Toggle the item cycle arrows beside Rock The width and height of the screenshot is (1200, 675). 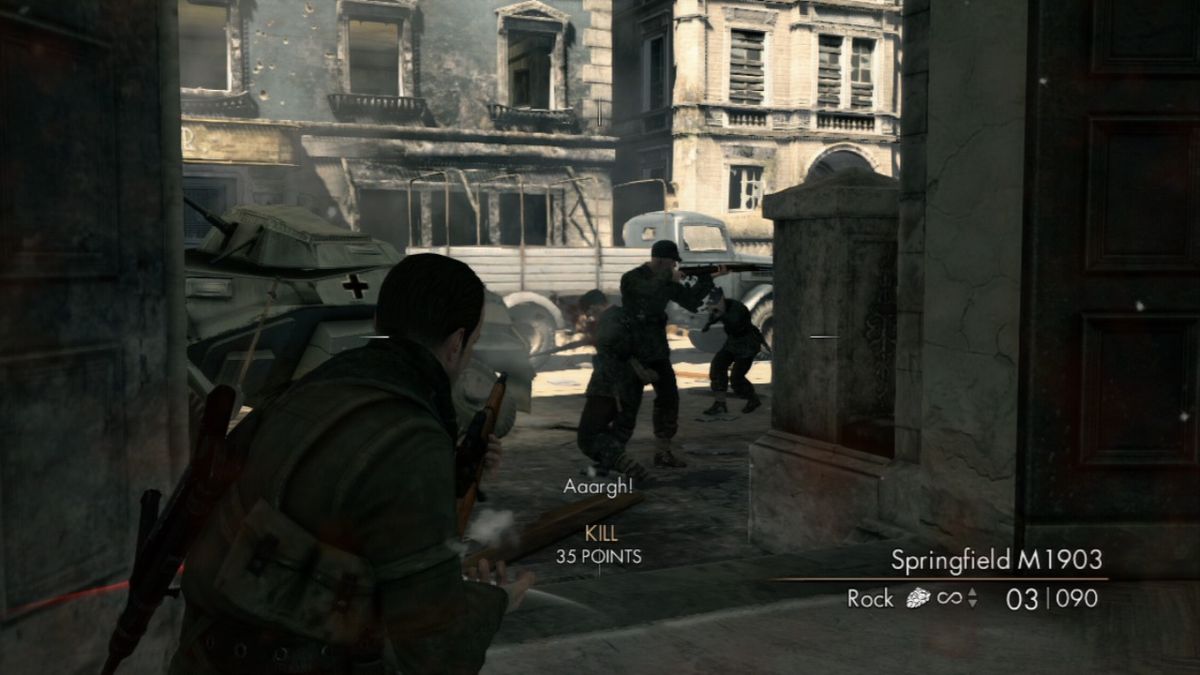click(973, 599)
